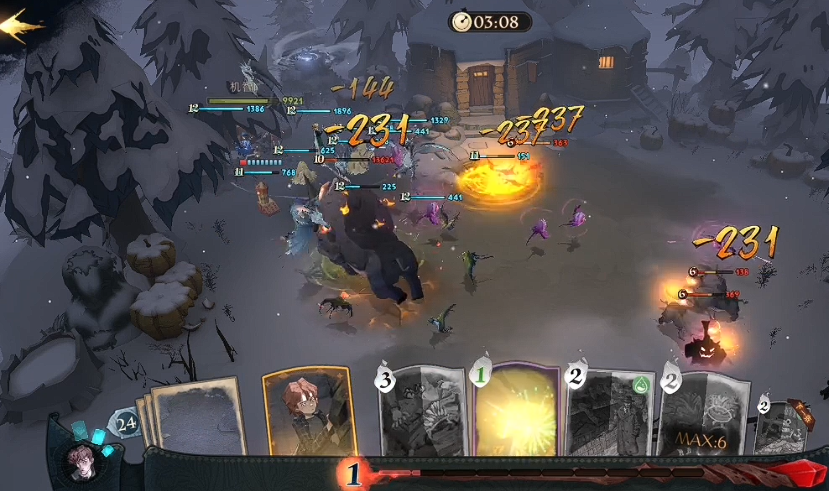Select the glowing yellow 1-cost spell card
829x491 pixels.
click(x=518, y=412)
